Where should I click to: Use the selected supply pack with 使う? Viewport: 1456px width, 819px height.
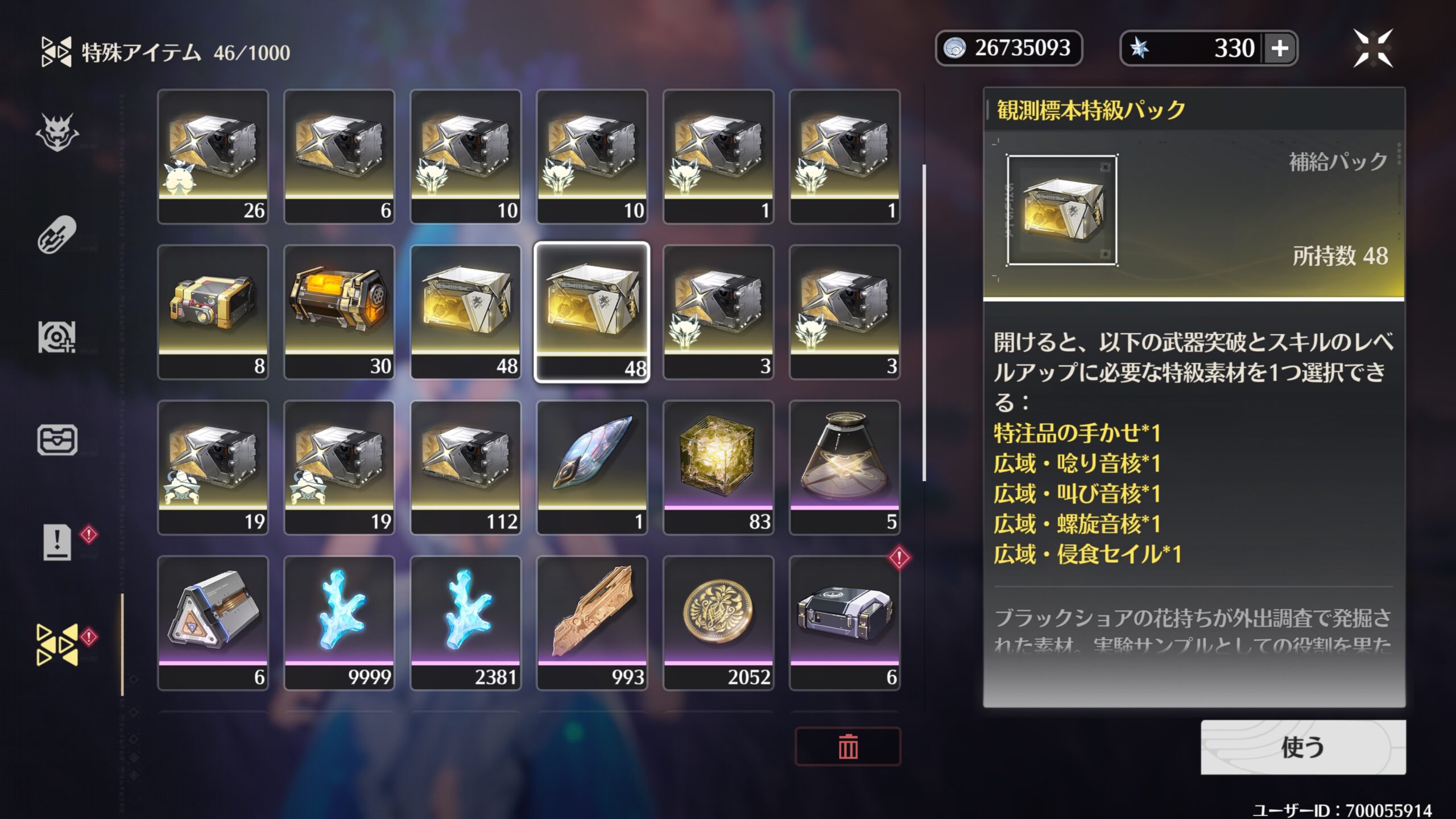1302,747
